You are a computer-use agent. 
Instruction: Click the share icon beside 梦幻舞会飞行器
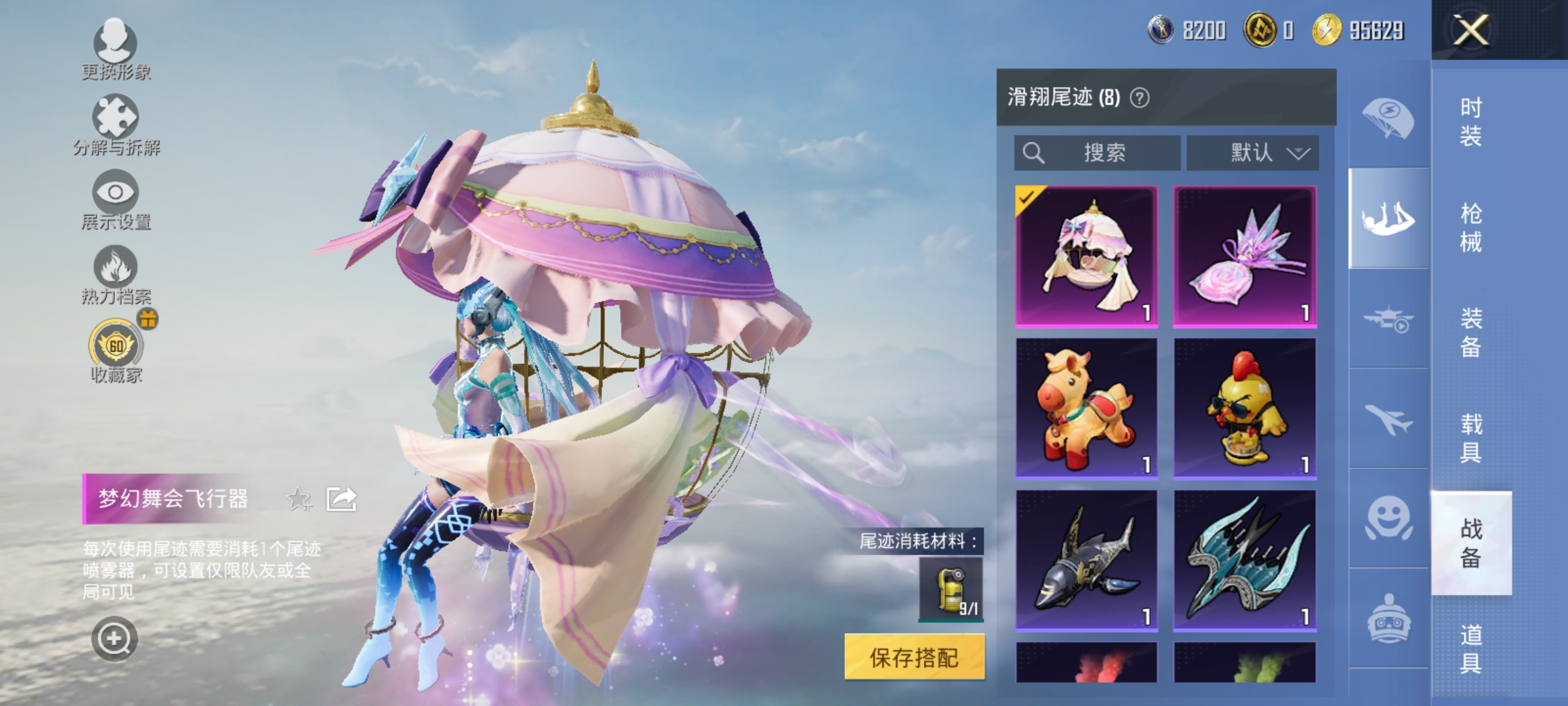(341, 498)
